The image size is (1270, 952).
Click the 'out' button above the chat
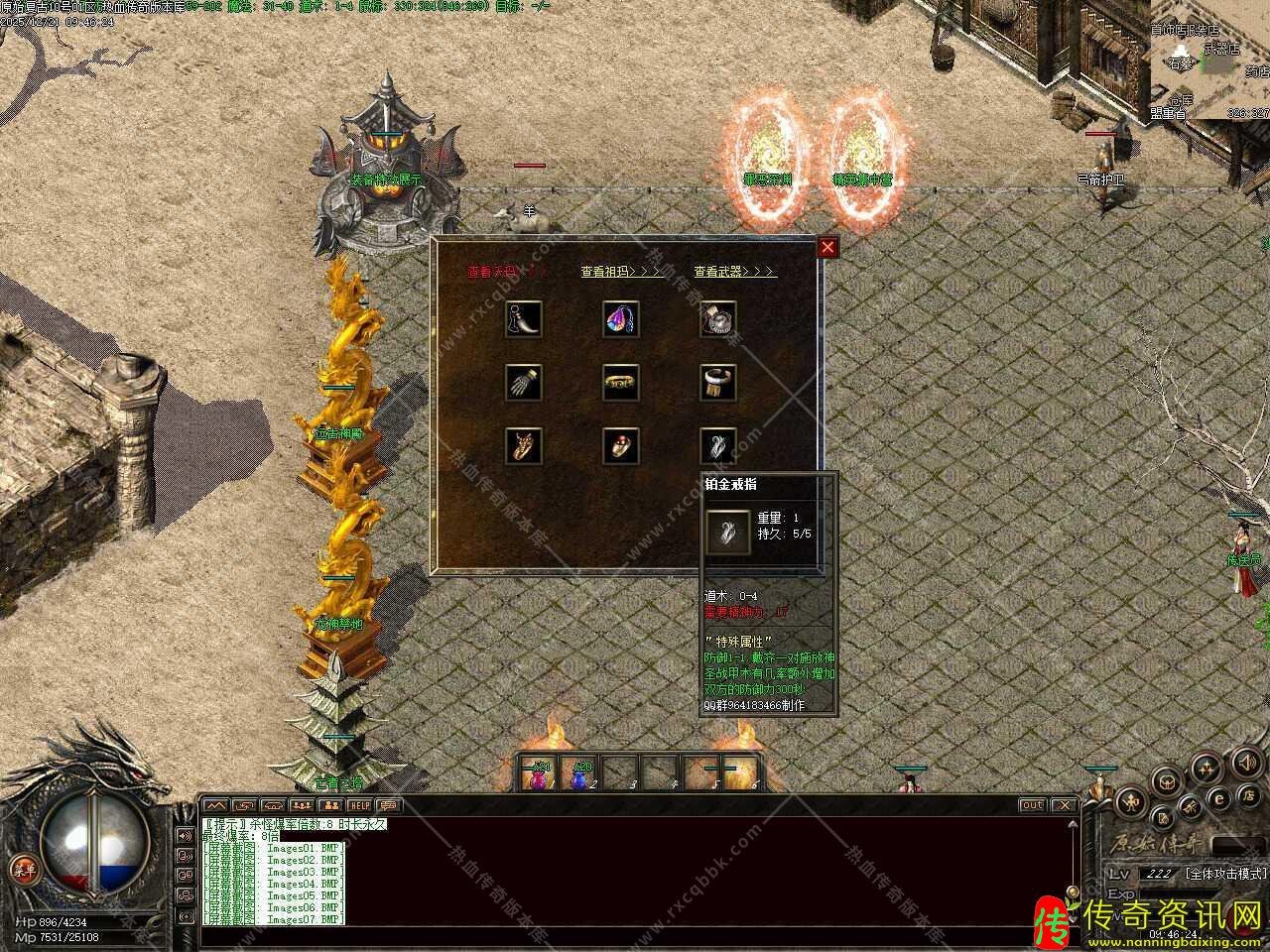tap(1032, 805)
